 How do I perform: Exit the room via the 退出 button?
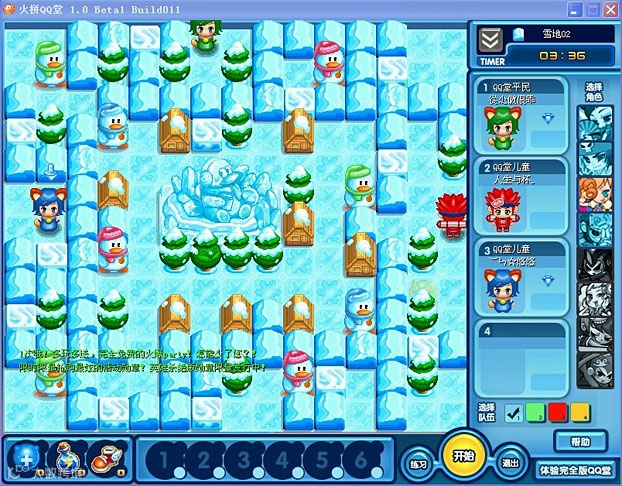[511, 463]
